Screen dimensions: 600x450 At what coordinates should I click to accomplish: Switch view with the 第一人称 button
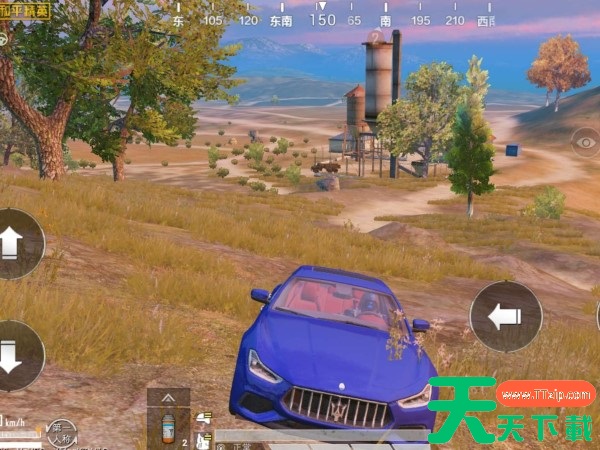(62, 433)
